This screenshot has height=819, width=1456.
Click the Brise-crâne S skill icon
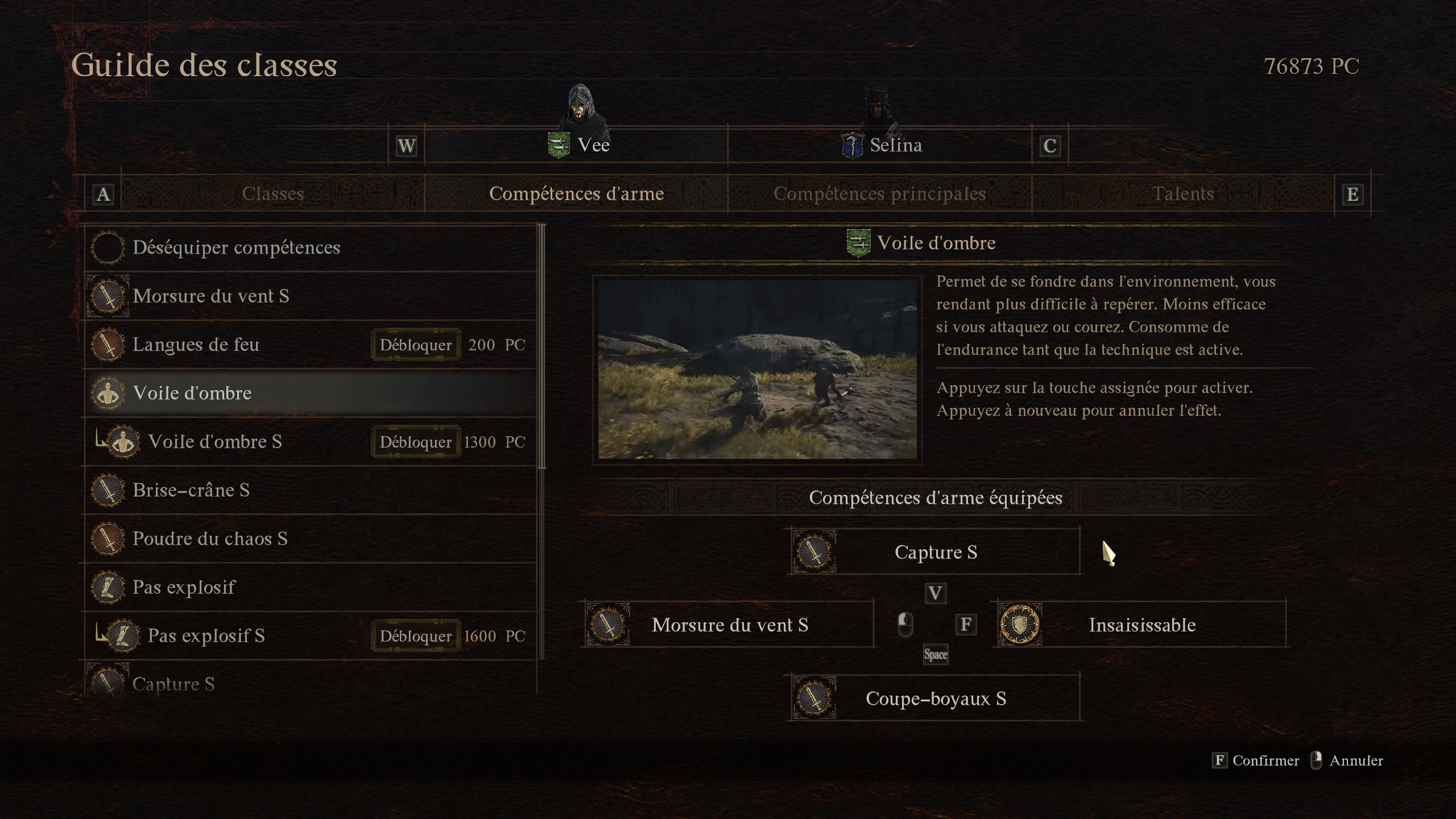pos(108,490)
